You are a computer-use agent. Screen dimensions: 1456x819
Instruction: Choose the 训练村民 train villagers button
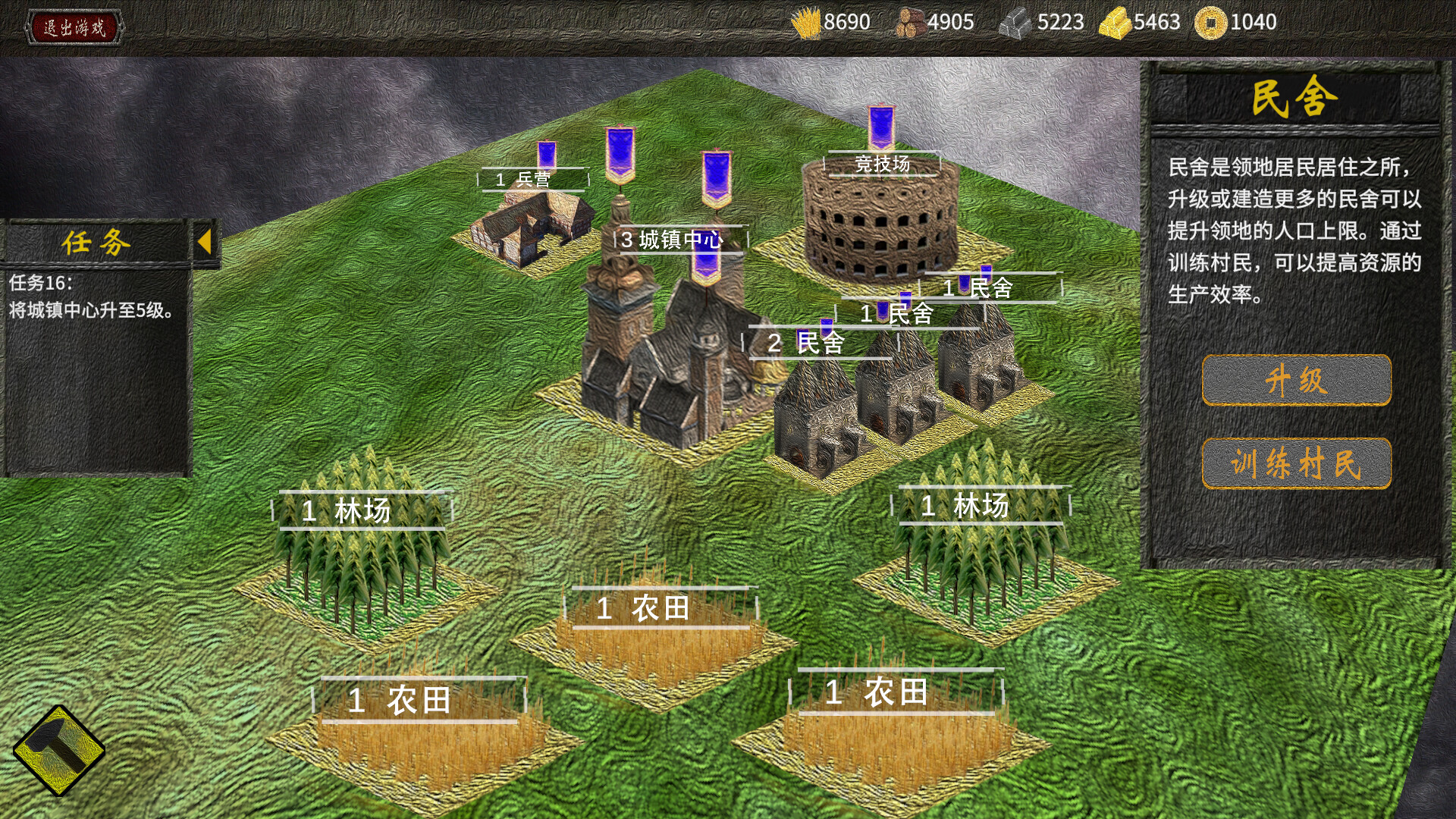click(x=1296, y=463)
